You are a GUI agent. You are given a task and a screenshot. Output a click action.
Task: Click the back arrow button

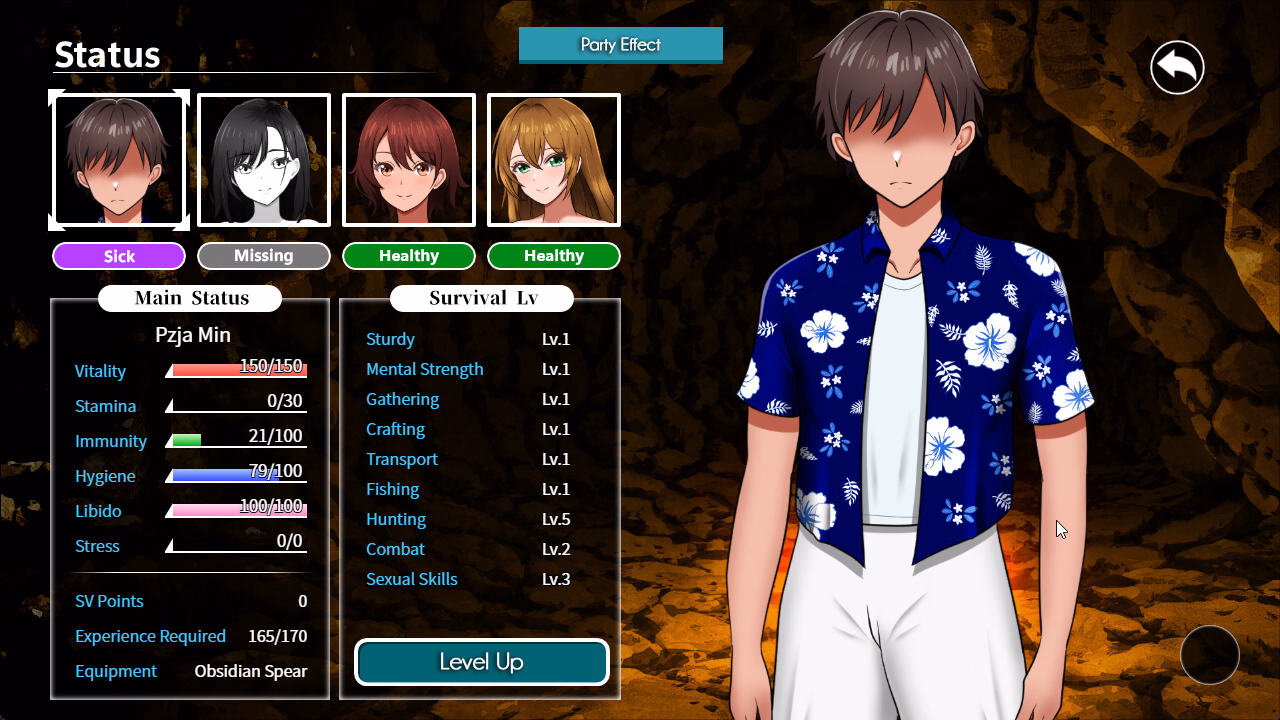[x=1177, y=68]
